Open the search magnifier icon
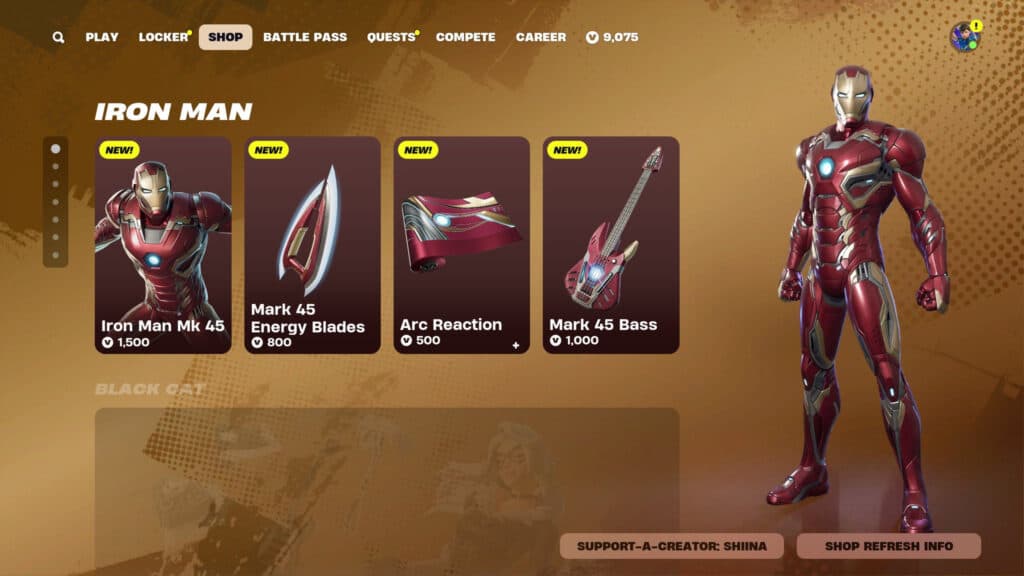Viewport: 1024px width, 576px height. point(59,38)
